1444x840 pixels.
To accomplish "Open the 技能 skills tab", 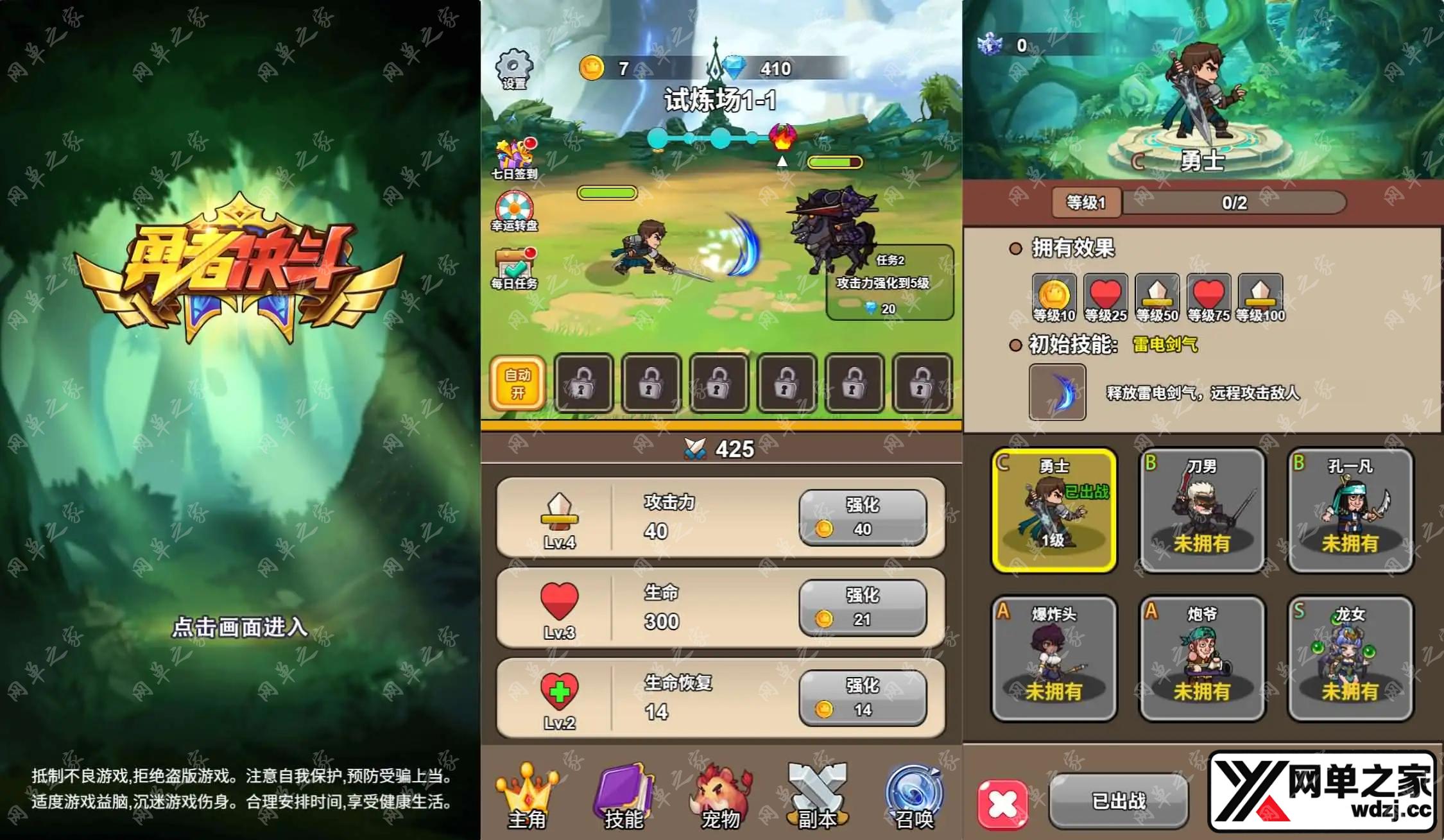I will click(623, 797).
